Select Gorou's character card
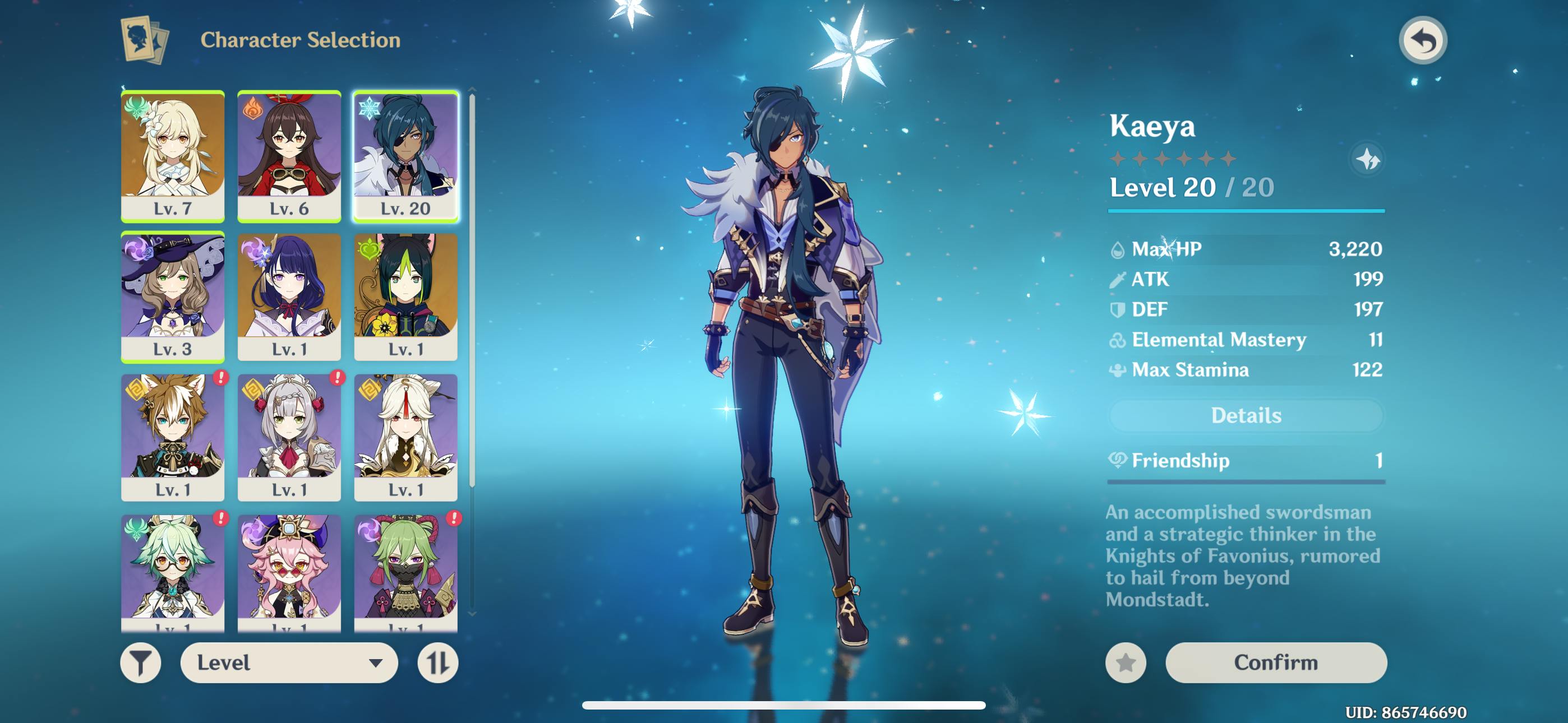Image resolution: width=1568 pixels, height=723 pixels. (173, 437)
